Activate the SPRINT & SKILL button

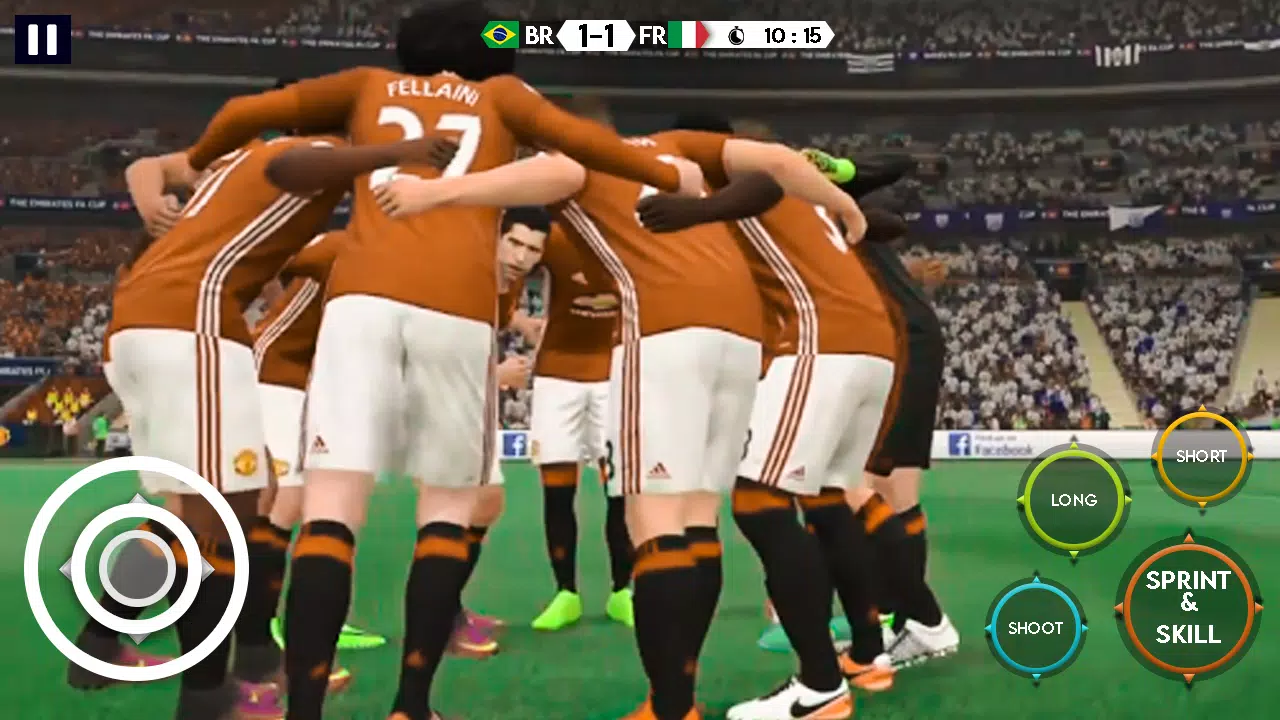coord(1188,607)
